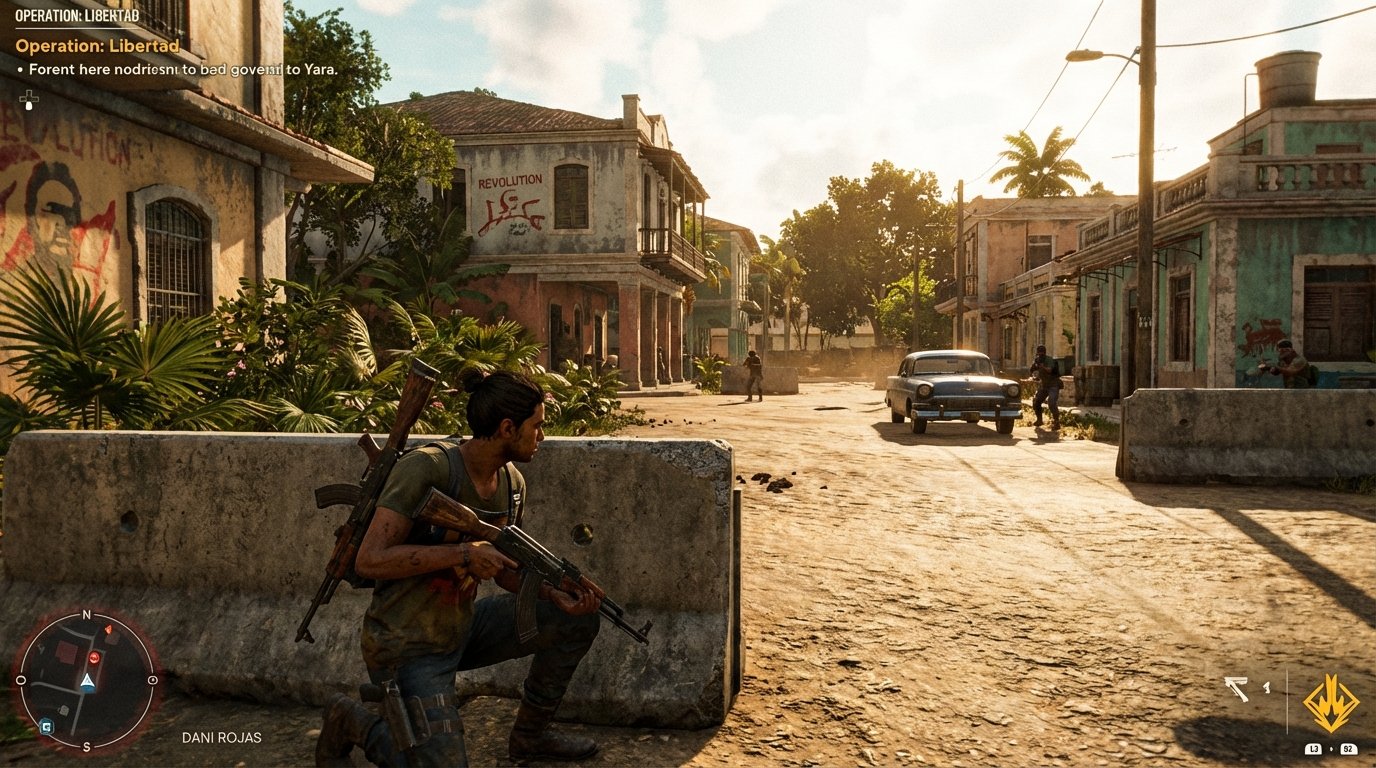The height and width of the screenshot is (768, 1376).
Task: Select the blue workbench icon on the minimap
Action: pyautogui.click(x=46, y=727)
